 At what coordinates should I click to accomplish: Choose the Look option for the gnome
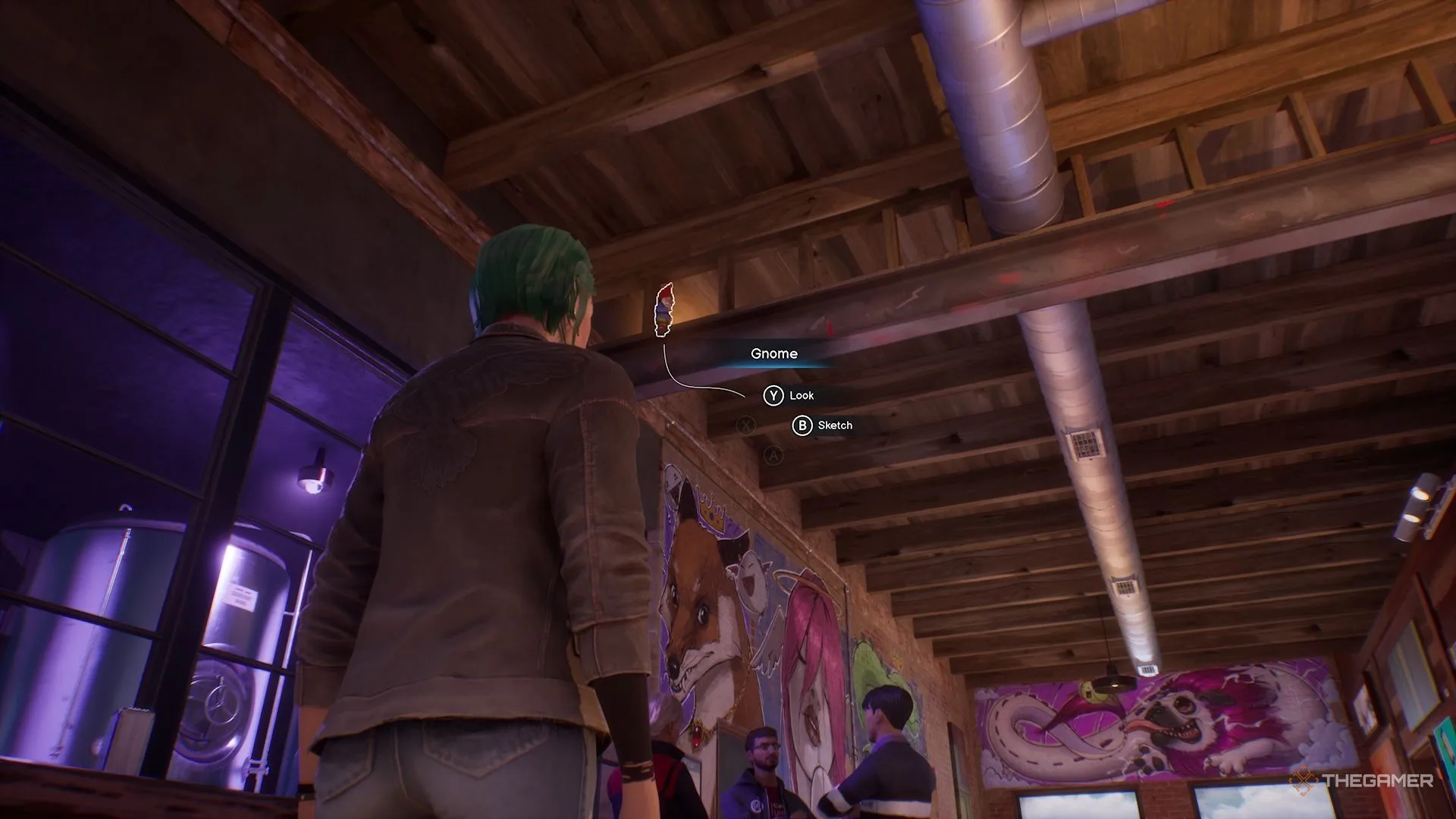789,395
